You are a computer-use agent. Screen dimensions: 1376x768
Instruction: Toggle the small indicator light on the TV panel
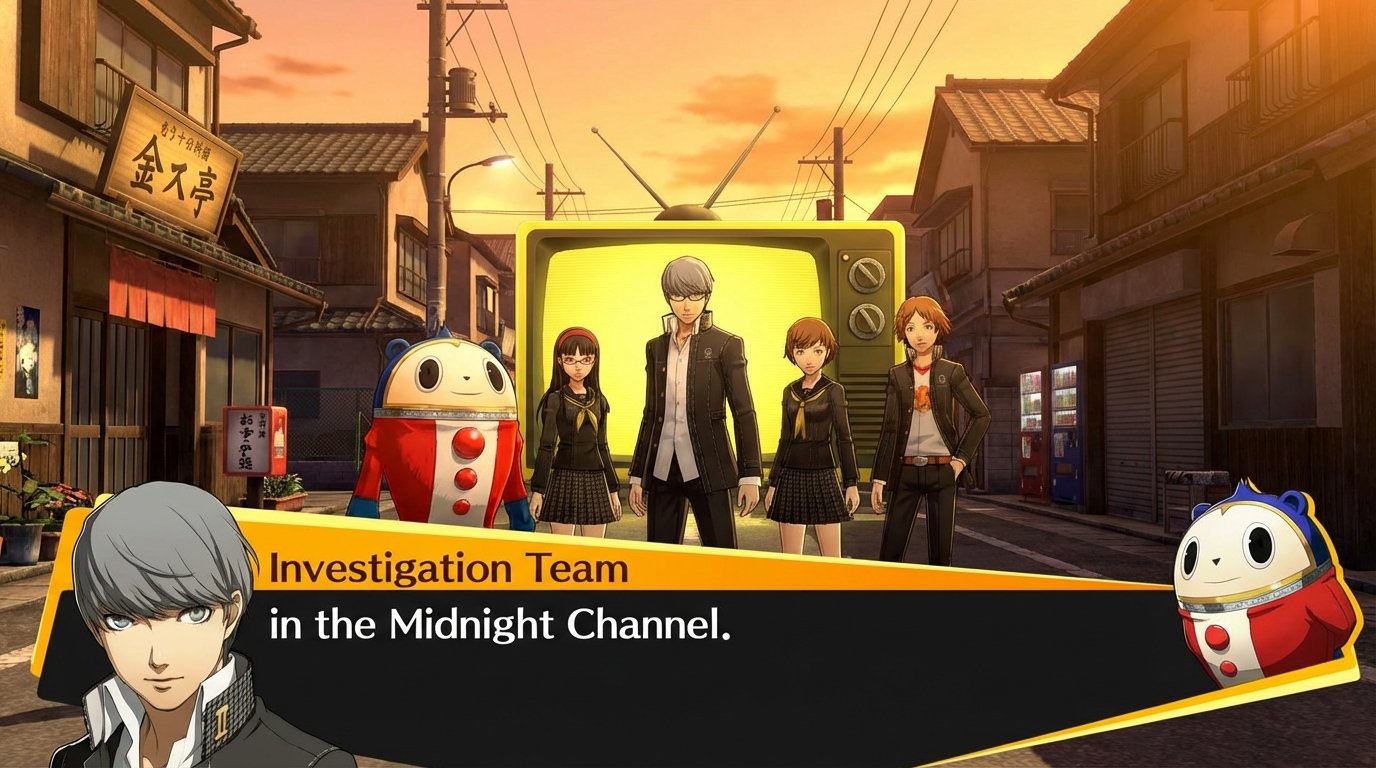[845, 258]
